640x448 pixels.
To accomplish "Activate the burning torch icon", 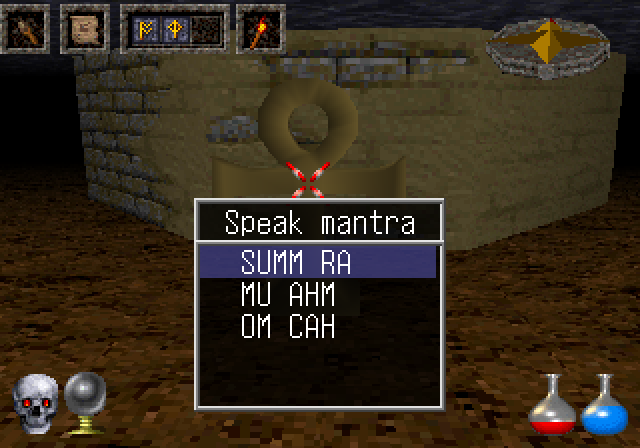I will click(x=261, y=30).
